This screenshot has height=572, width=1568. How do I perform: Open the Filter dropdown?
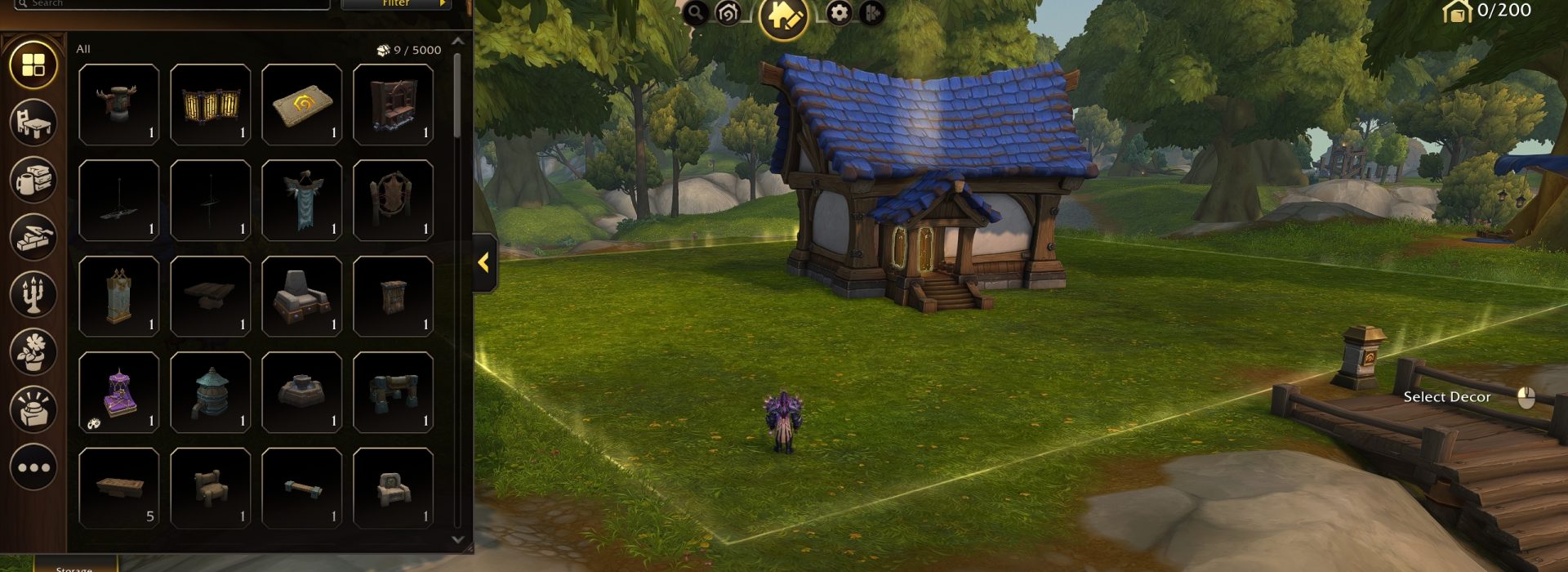pyautogui.click(x=395, y=4)
